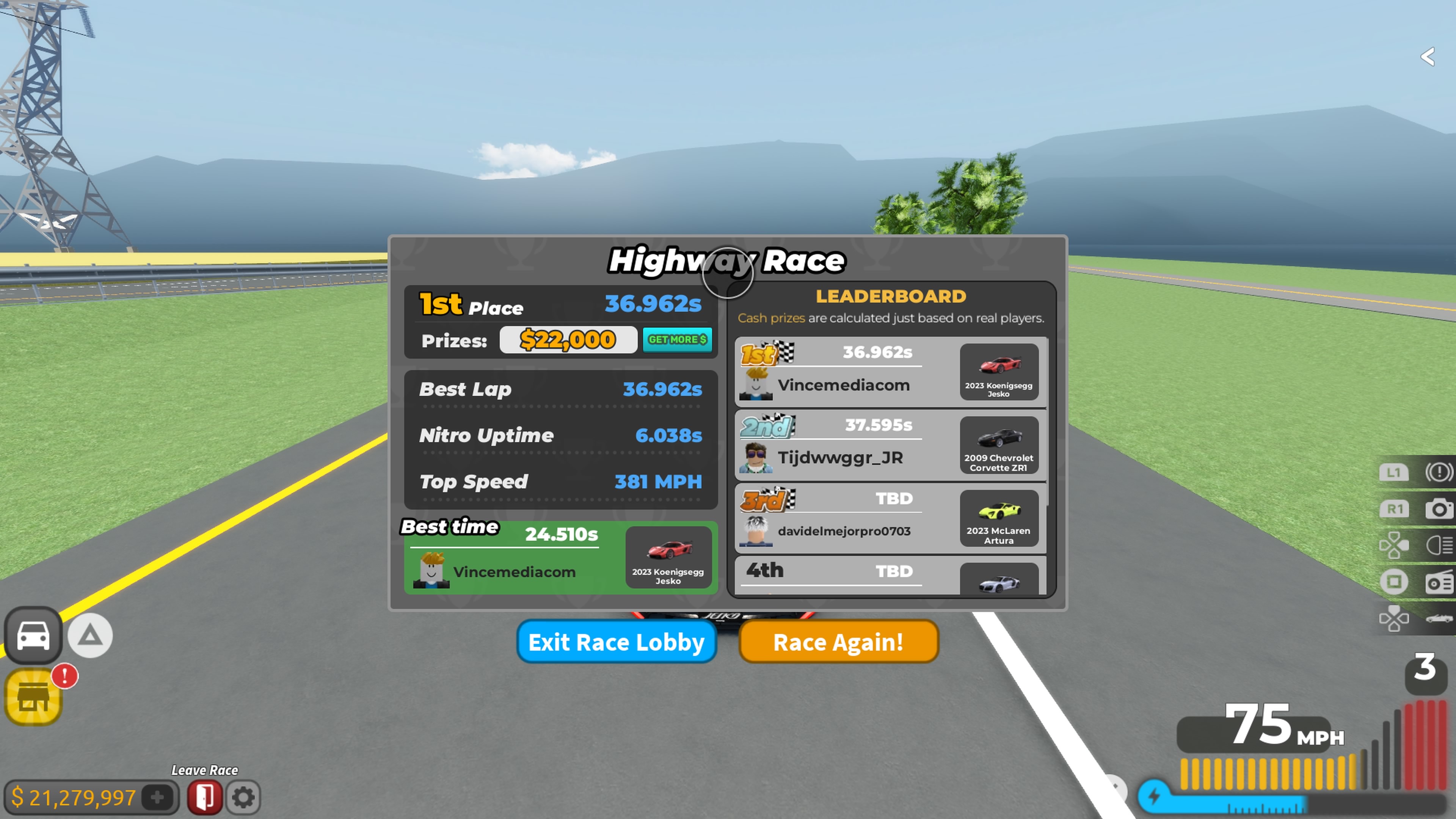Toggle the hazard lights icon
The image size is (1456, 819).
pyautogui.click(x=1438, y=472)
